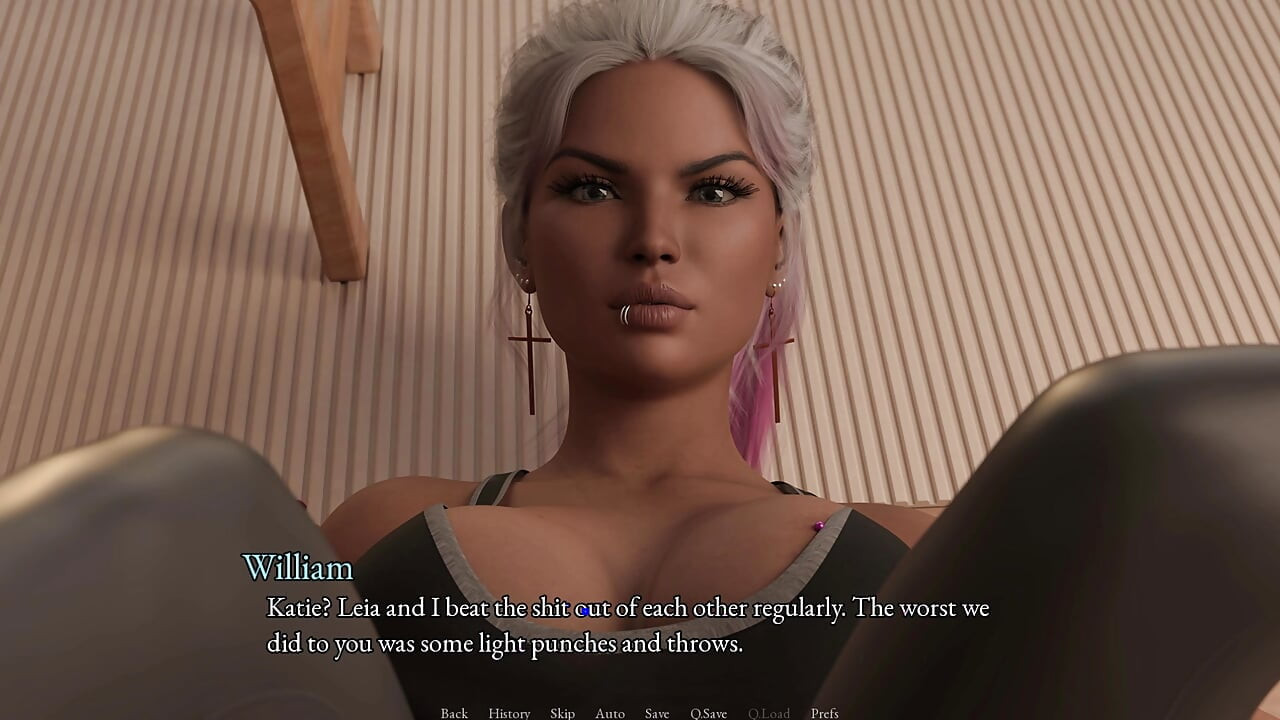Screen dimensions: 1280x720
Task: Open the Prefs settings menu
Action: 825,713
